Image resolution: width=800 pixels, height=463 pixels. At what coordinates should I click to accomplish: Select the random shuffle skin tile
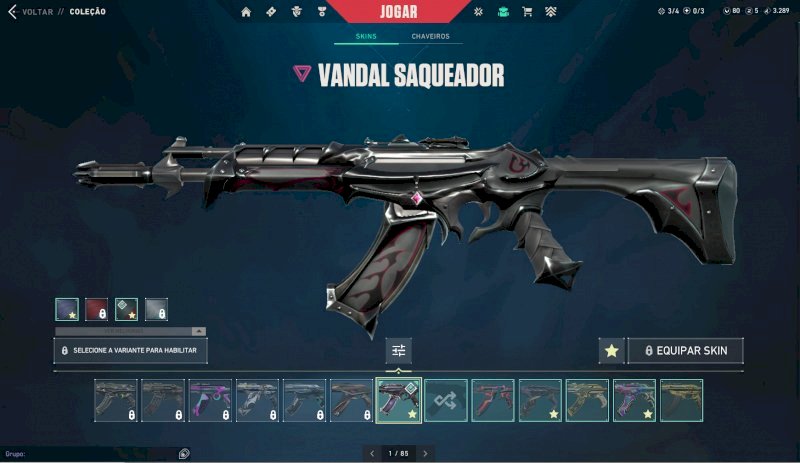click(446, 399)
